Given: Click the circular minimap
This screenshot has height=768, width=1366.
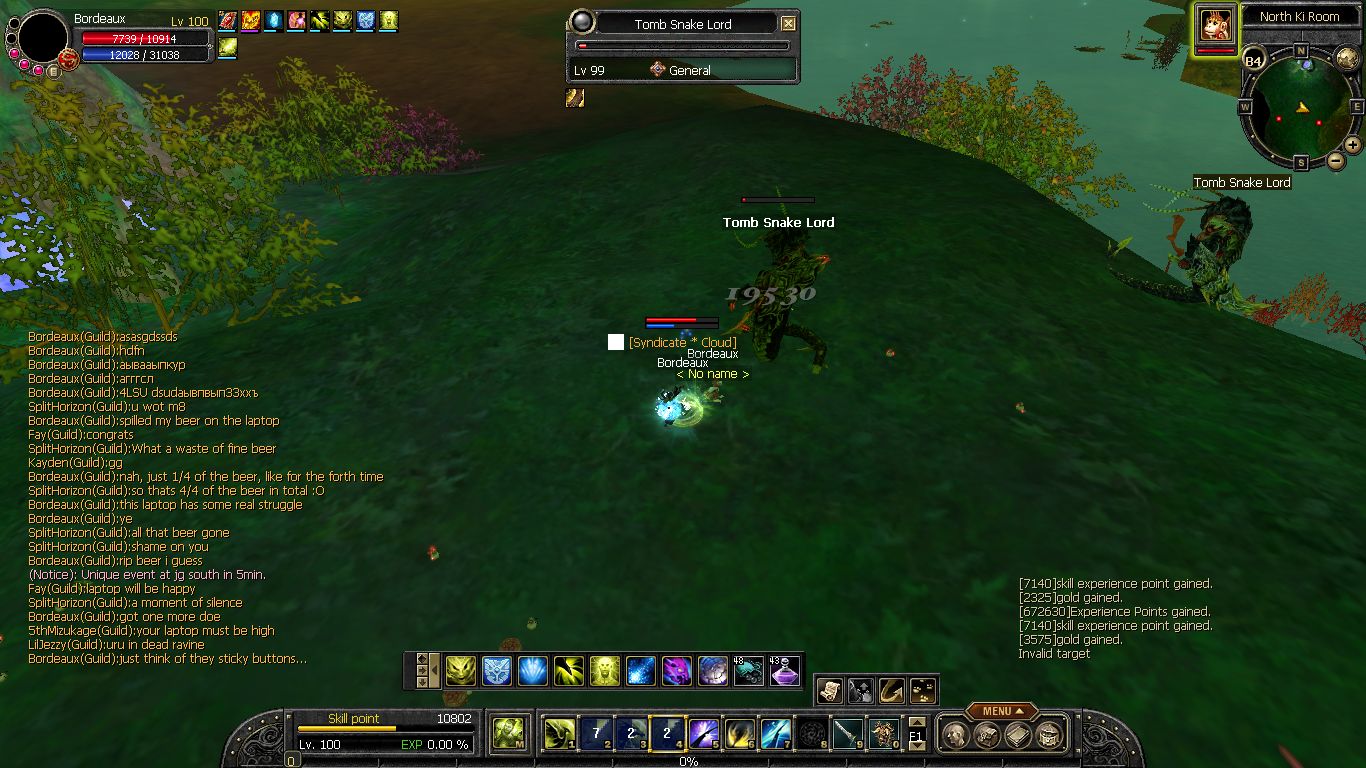Looking at the screenshot, I should point(1301,108).
